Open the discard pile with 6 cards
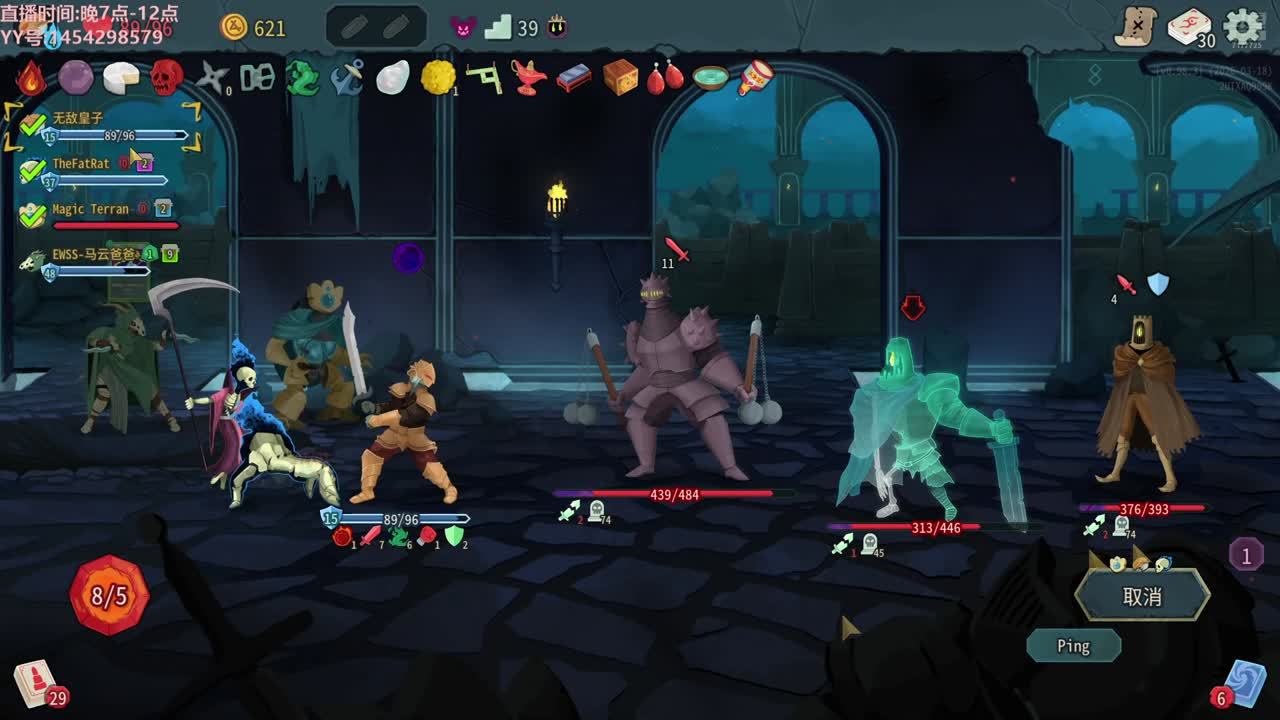This screenshot has height=720, width=1280. click(1243, 682)
